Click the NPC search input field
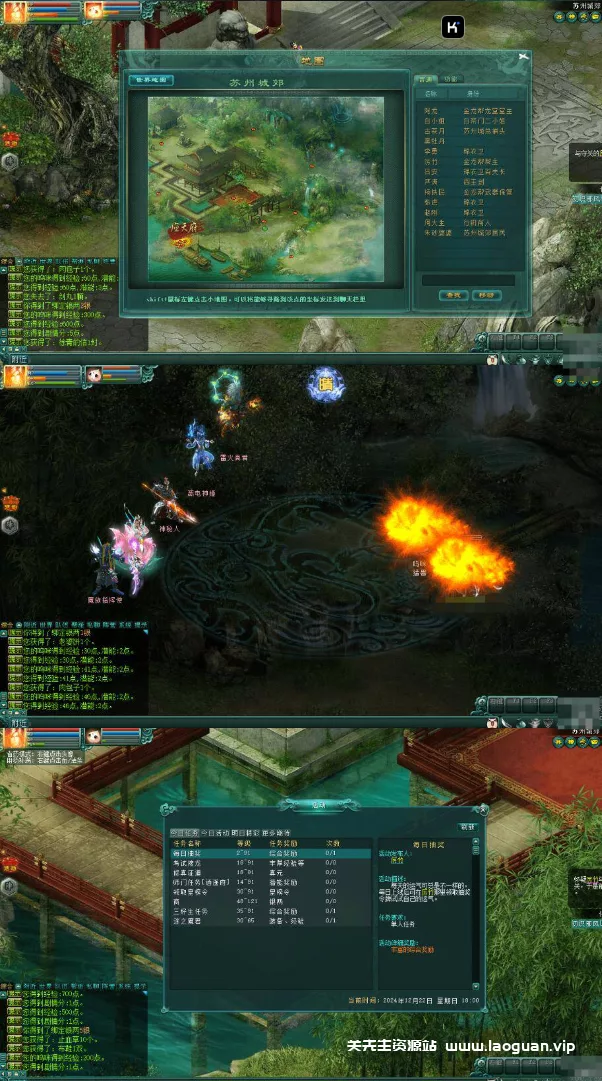The image size is (602, 1081). (x=467, y=280)
